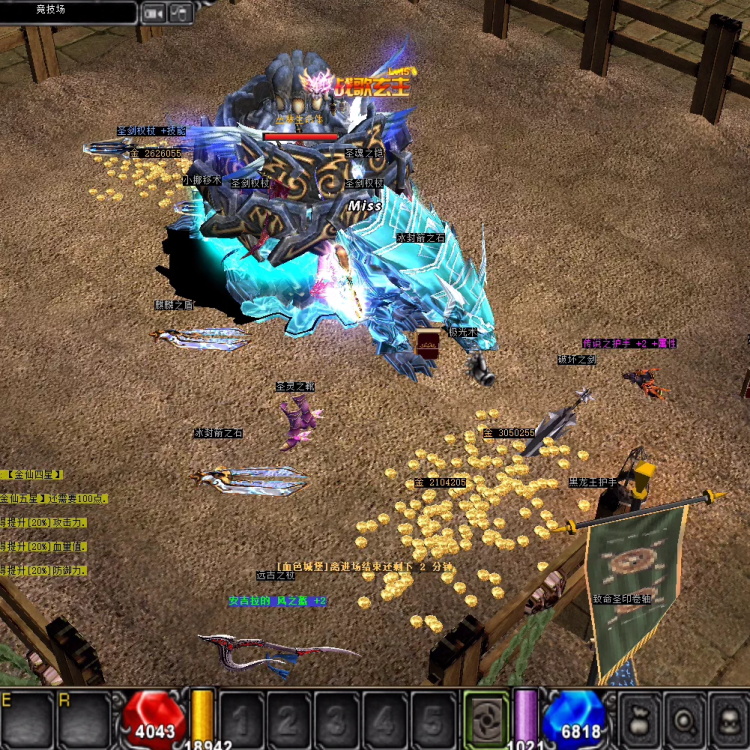
Task: Activate the green-framed swirl skill icon
Action: coord(485,716)
